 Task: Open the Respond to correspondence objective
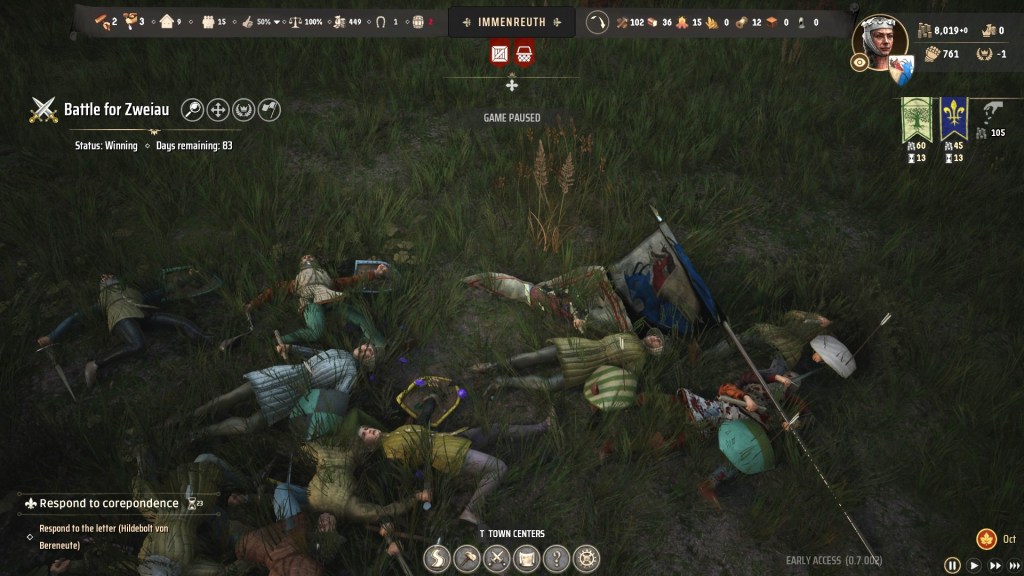[108, 503]
